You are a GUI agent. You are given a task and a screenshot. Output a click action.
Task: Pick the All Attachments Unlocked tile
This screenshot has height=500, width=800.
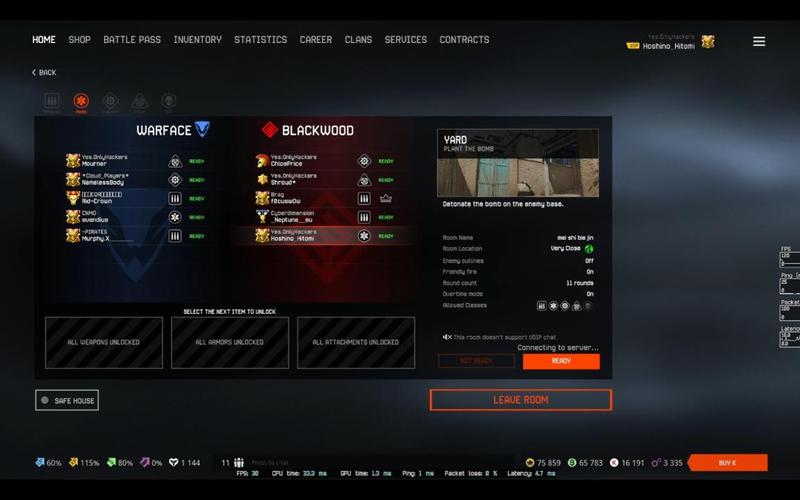coord(356,342)
